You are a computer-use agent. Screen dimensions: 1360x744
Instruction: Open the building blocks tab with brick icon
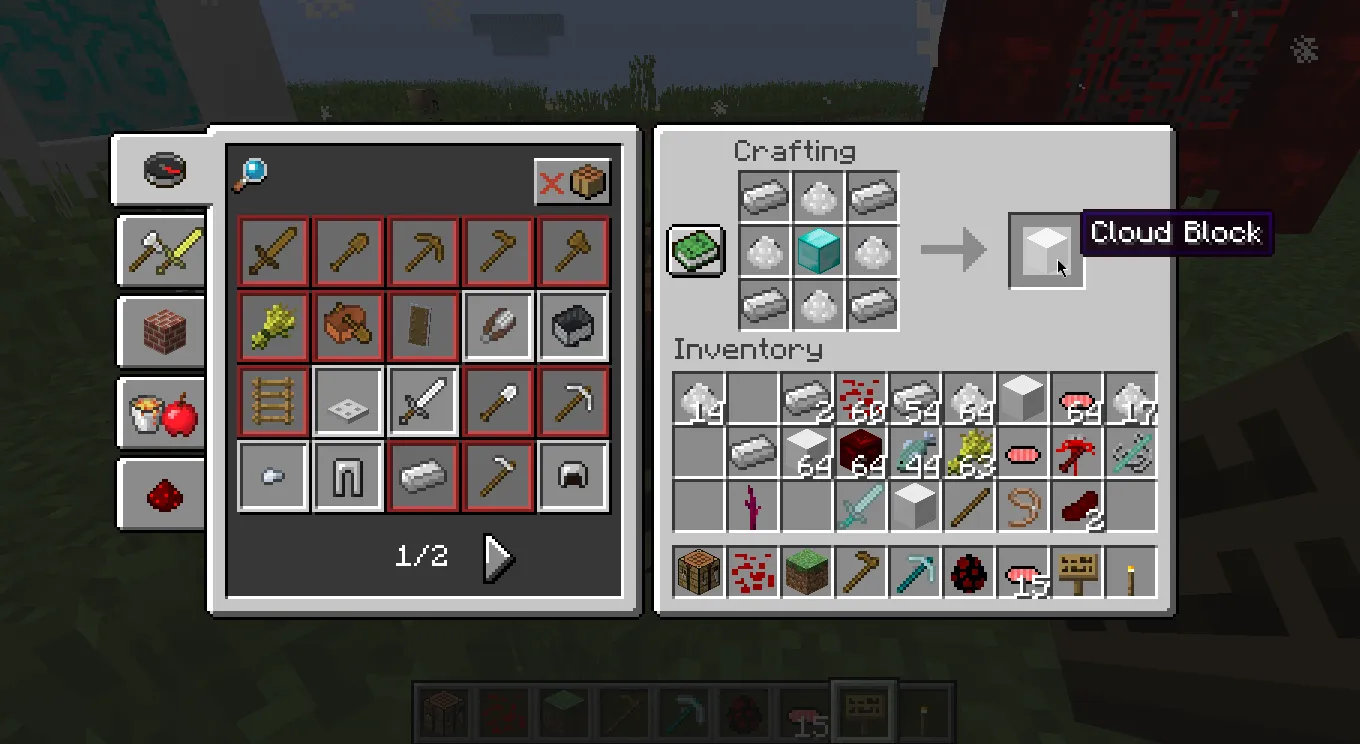(x=160, y=332)
